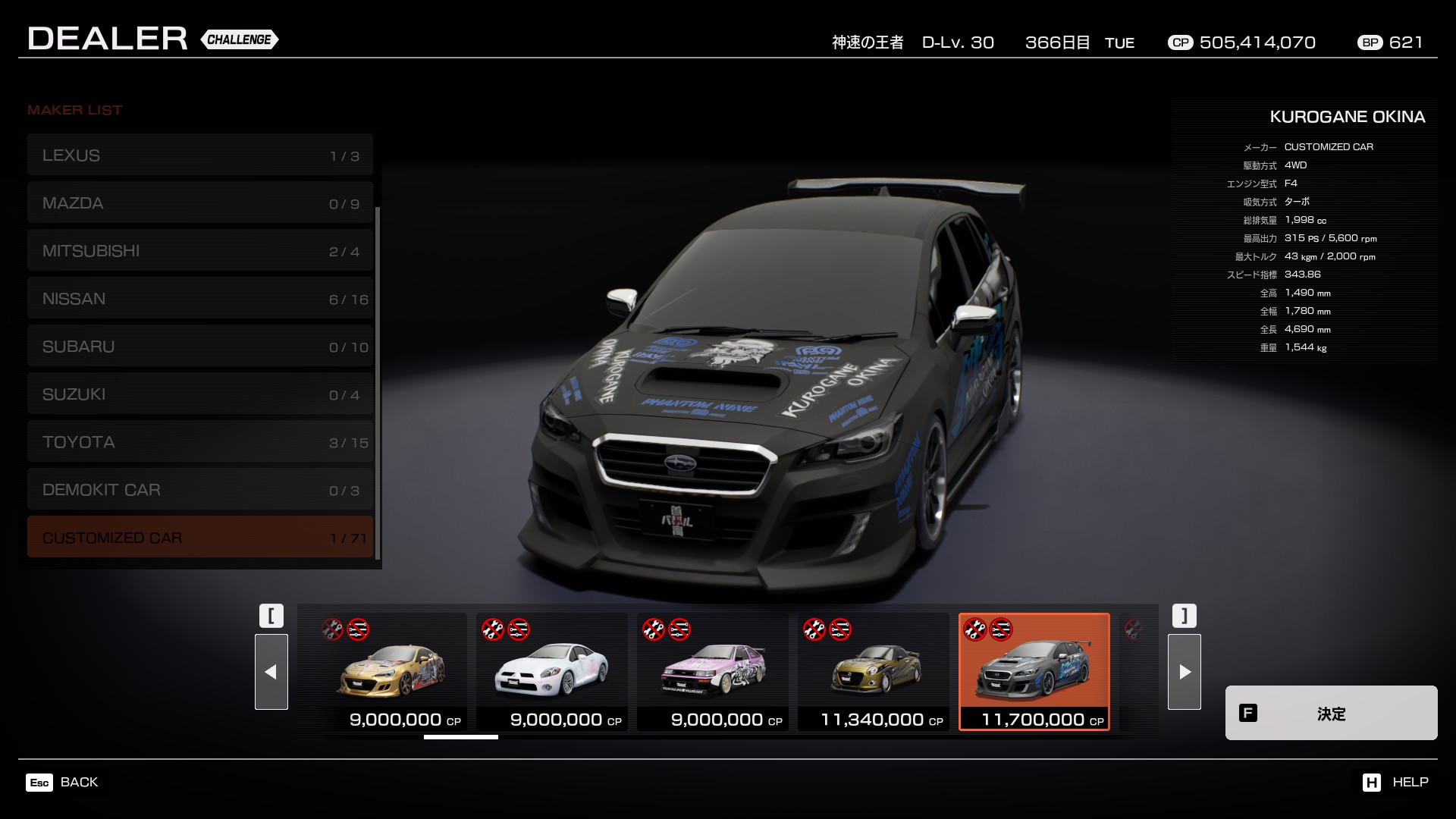
Task: Select NISSAN maker row
Action: pos(199,299)
